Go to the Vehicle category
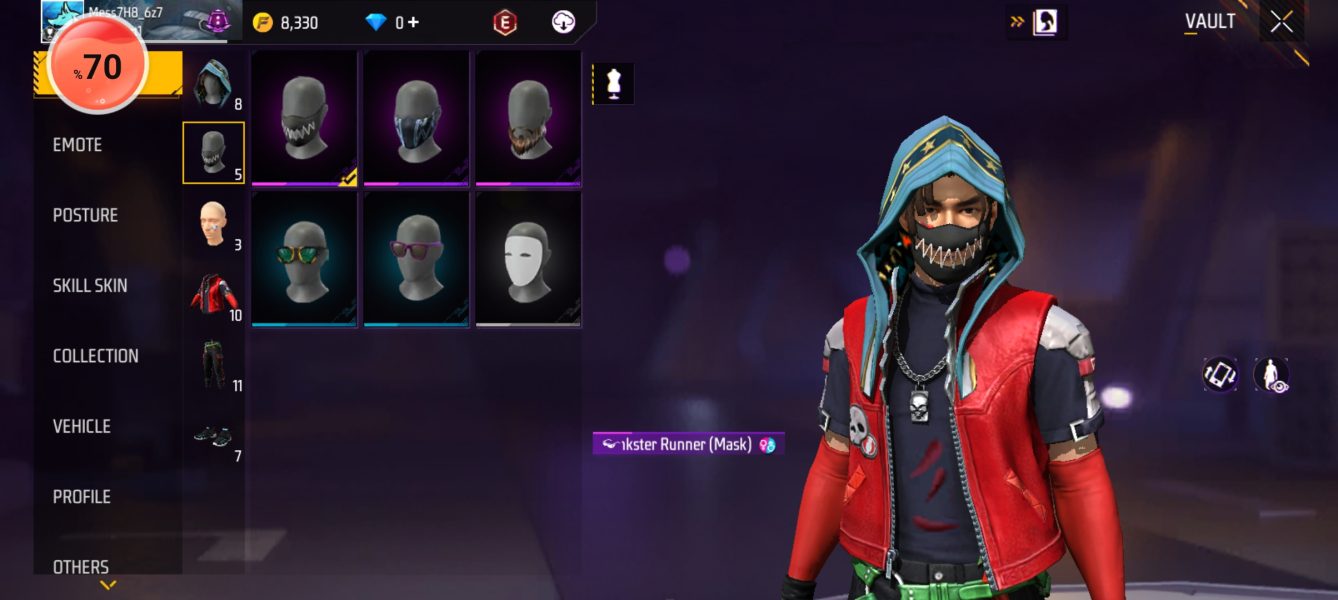The image size is (1338, 600). pos(82,426)
